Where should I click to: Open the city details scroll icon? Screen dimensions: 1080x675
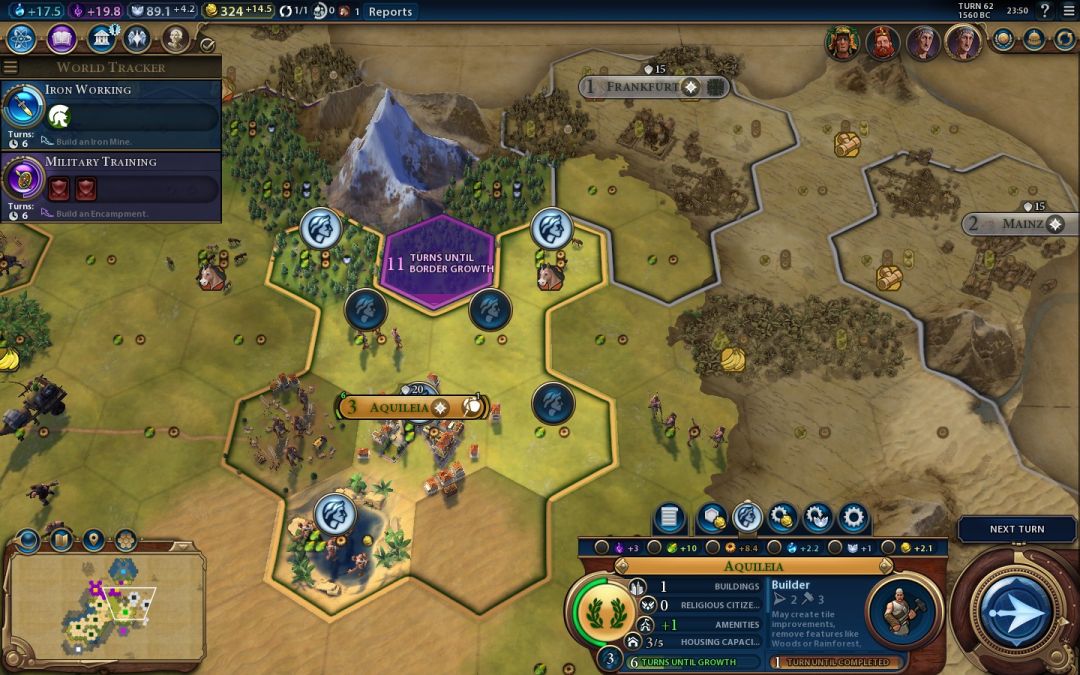tap(669, 518)
